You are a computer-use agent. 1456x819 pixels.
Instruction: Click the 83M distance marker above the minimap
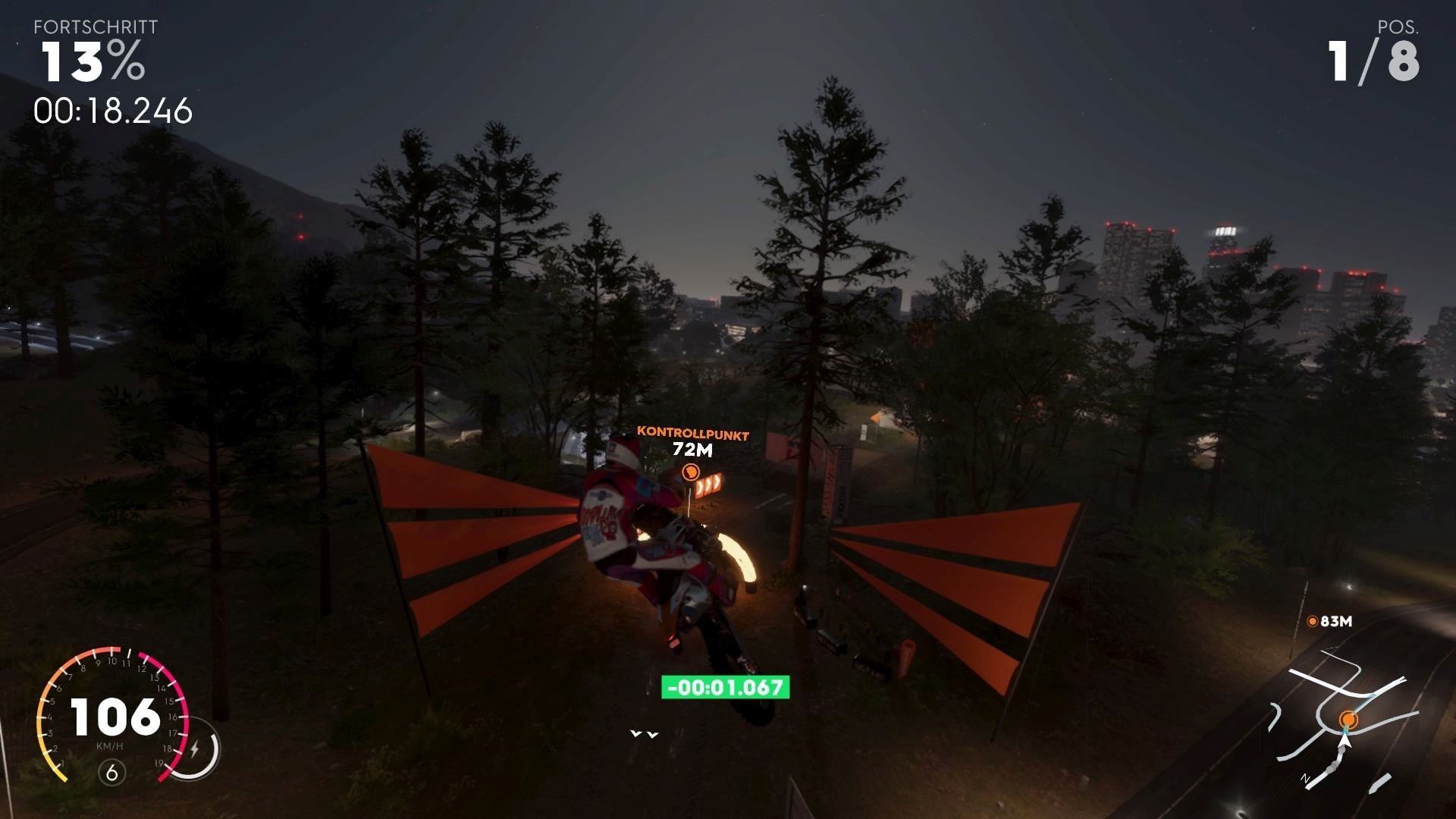pyautogui.click(x=1335, y=620)
